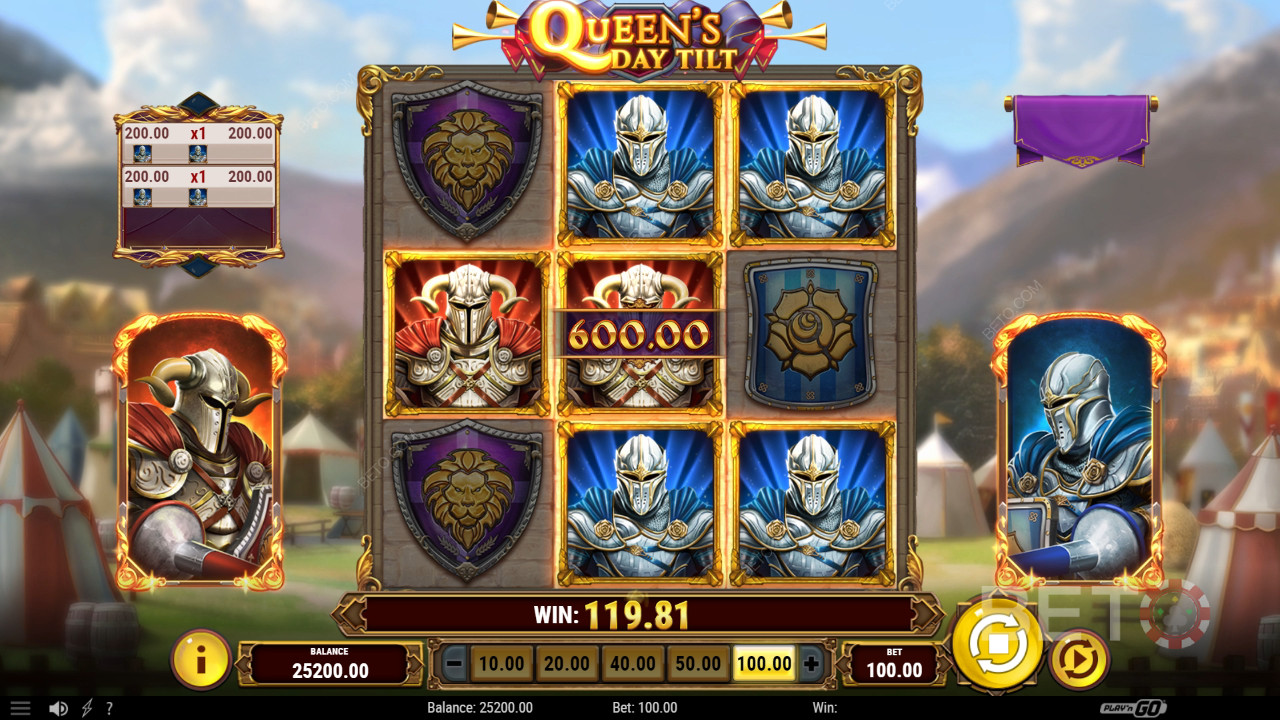The height and width of the screenshot is (720, 1280).
Task: Toggle the sound speaker icon
Action: coord(58,708)
